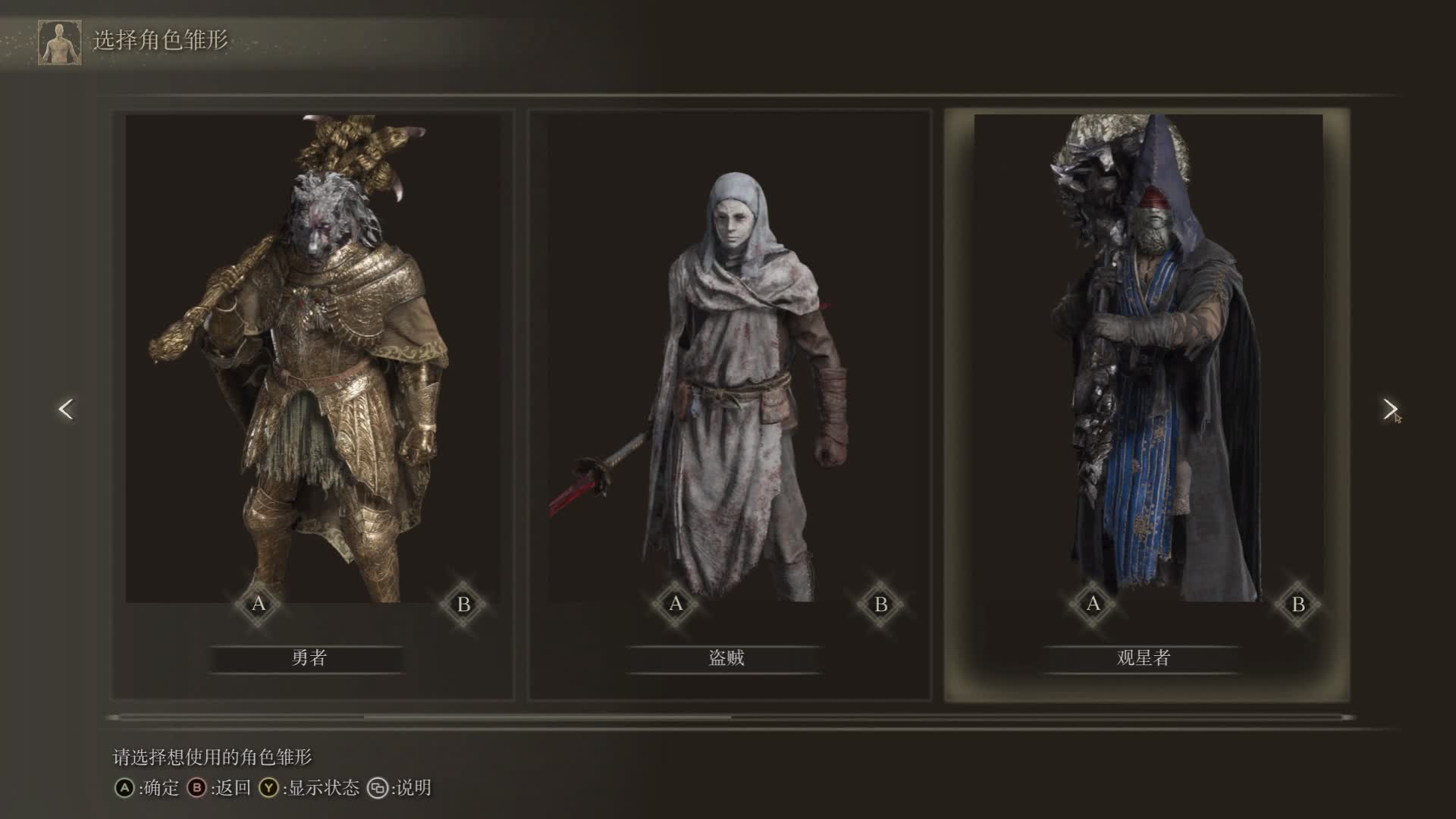Go to previous archetypes with the left arrow
1456x819 pixels.
pyautogui.click(x=66, y=409)
